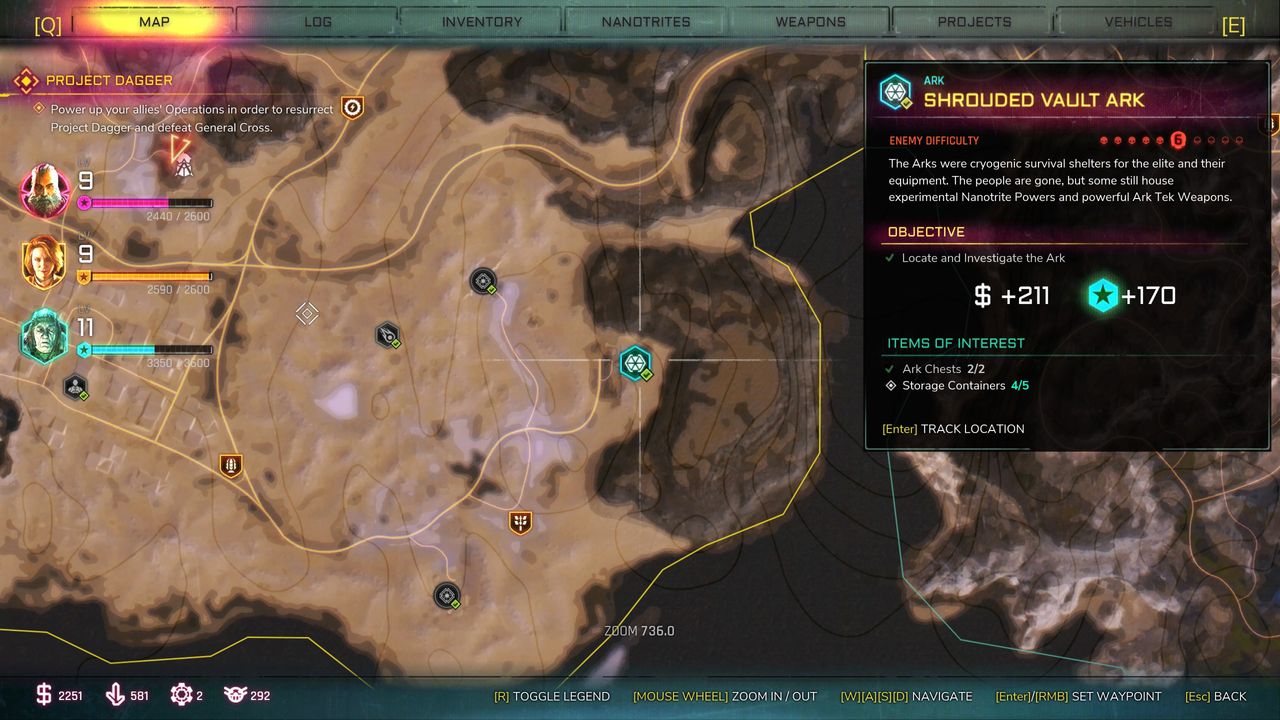
Task: Go to the Weapons tab
Action: point(810,21)
